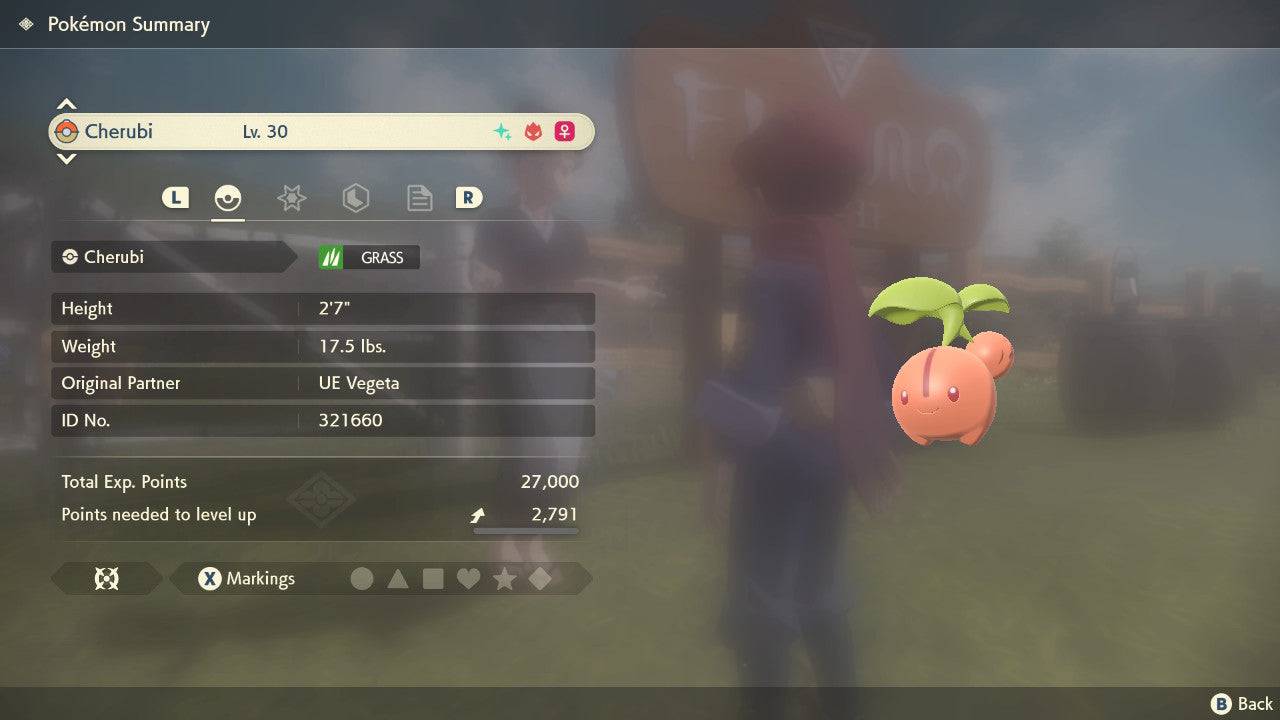Screen dimensions: 1280x720
Task: Switch to the Poké Ball info tab
Action: point(228,198)
